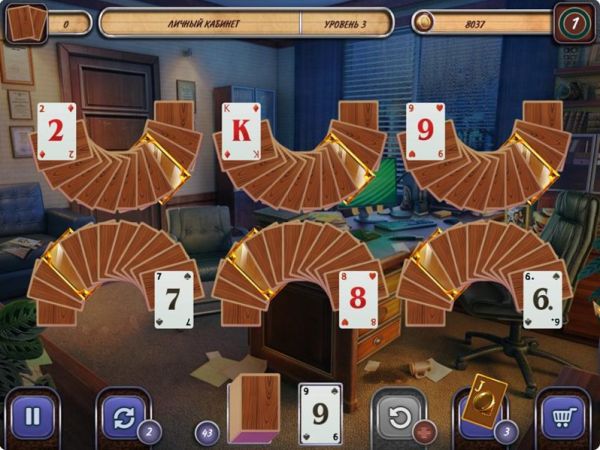Click the roulette chip icon

pos(574,21)
